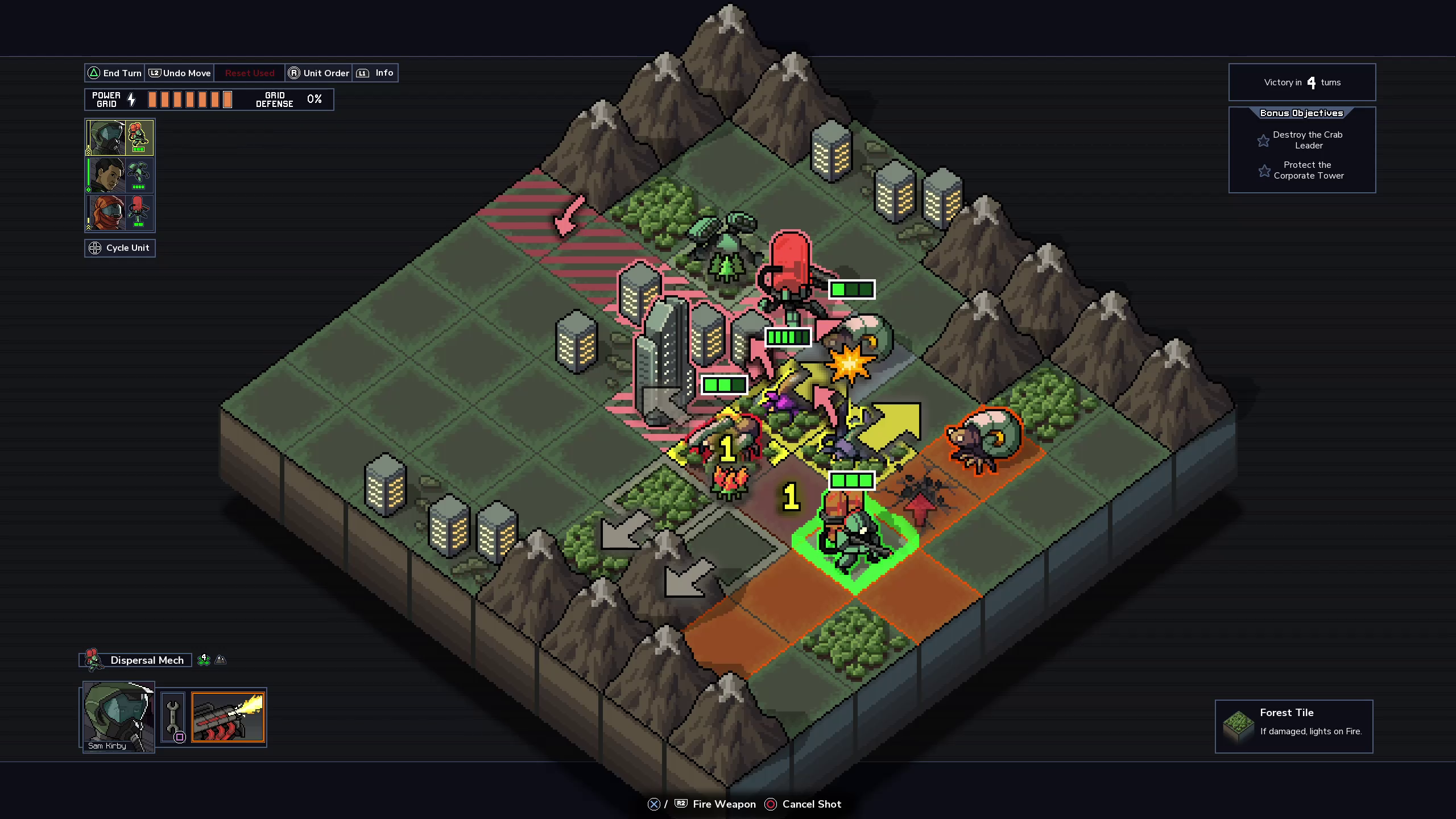Click the Protect the Corporate Tower objective
This screenshot has height=819, width=1456.
pos(1308,170)
